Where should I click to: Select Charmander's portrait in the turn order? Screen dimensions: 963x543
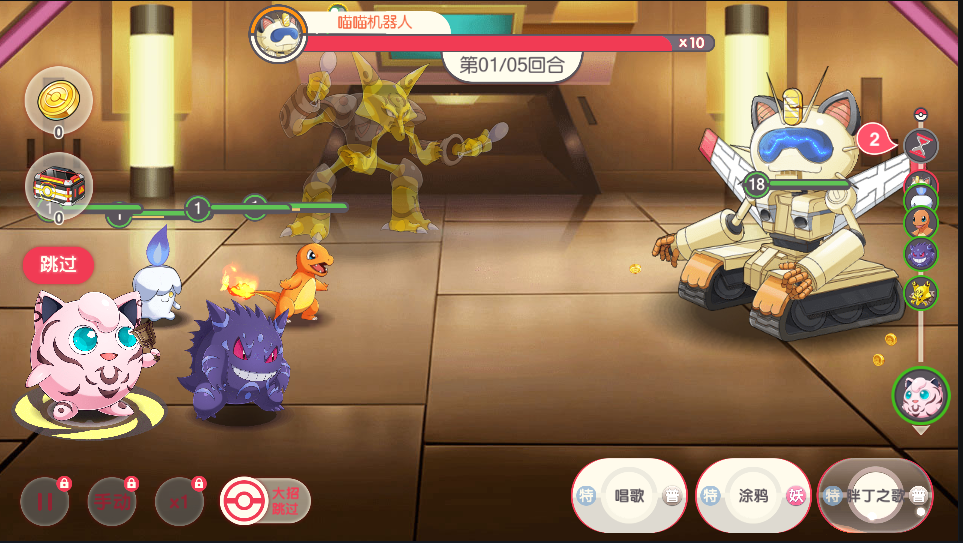tap(921, 221)
